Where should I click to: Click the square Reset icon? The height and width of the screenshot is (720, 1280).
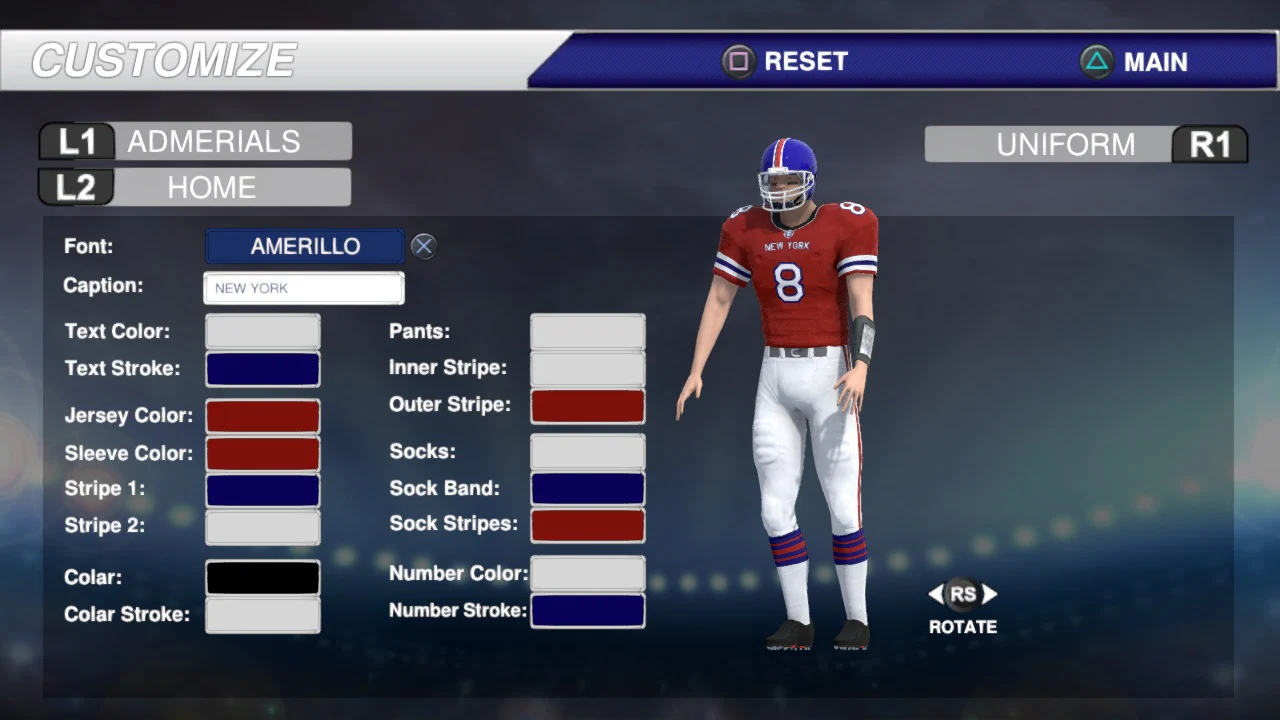tap(737, 61)
